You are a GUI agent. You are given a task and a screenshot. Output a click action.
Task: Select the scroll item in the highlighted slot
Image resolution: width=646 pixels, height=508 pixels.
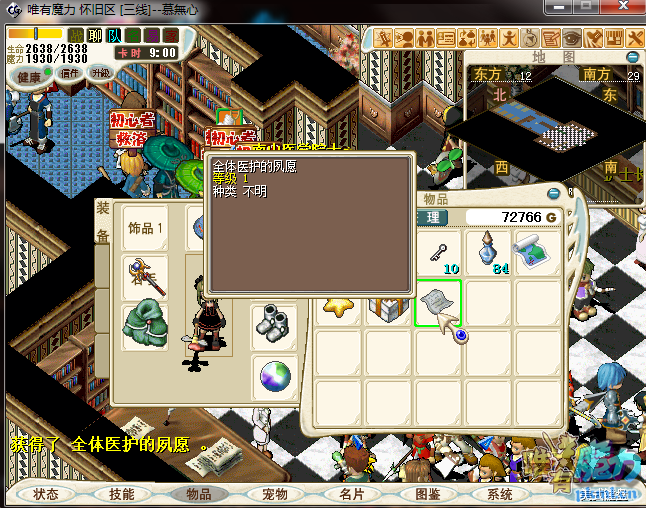[437, 303]
